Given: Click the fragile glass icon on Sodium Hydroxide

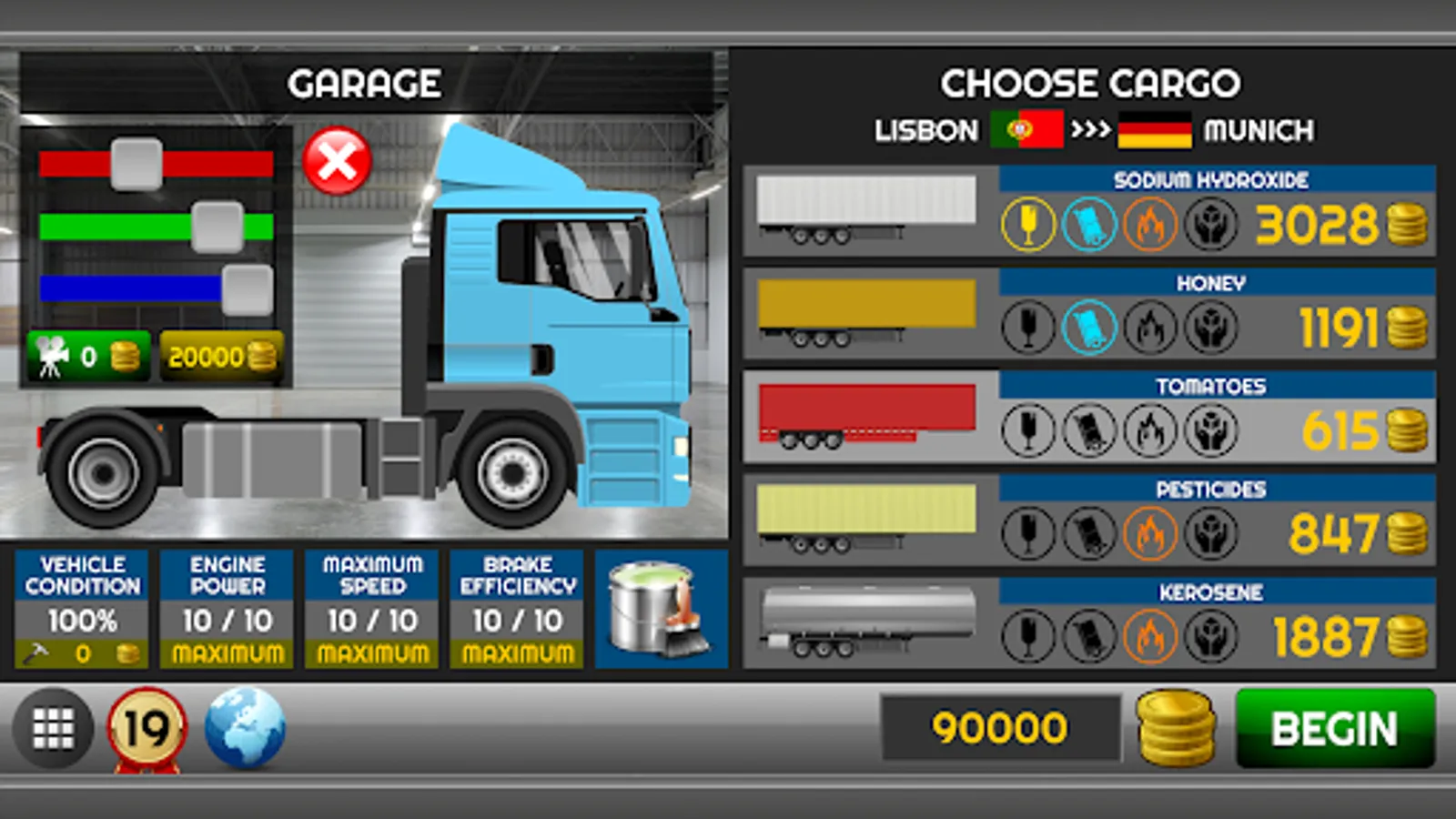Looking at the screenshot, I should [1029, 223].
